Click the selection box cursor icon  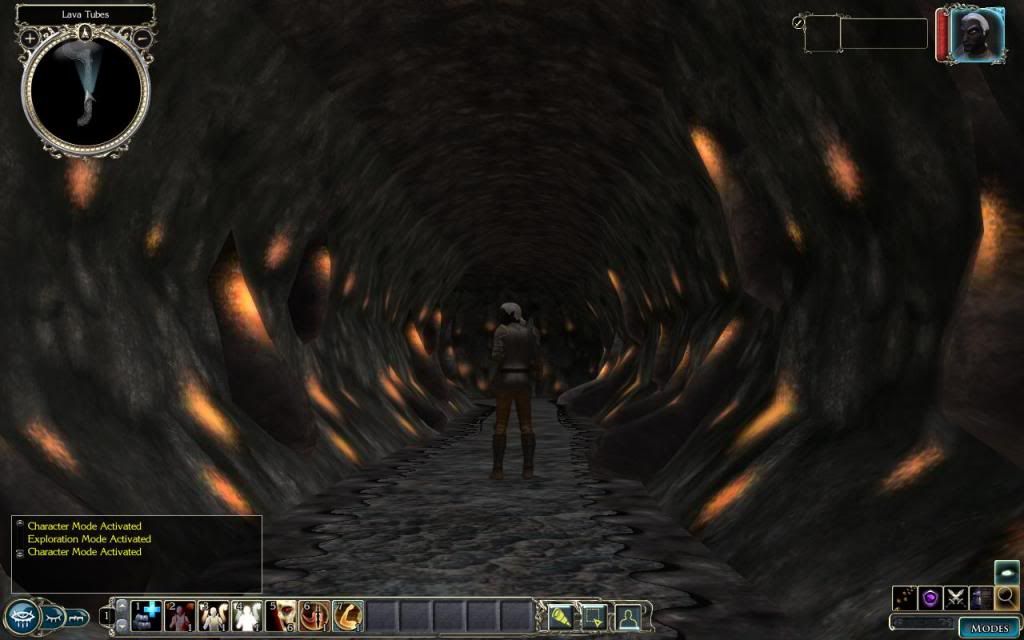point(593,616)
